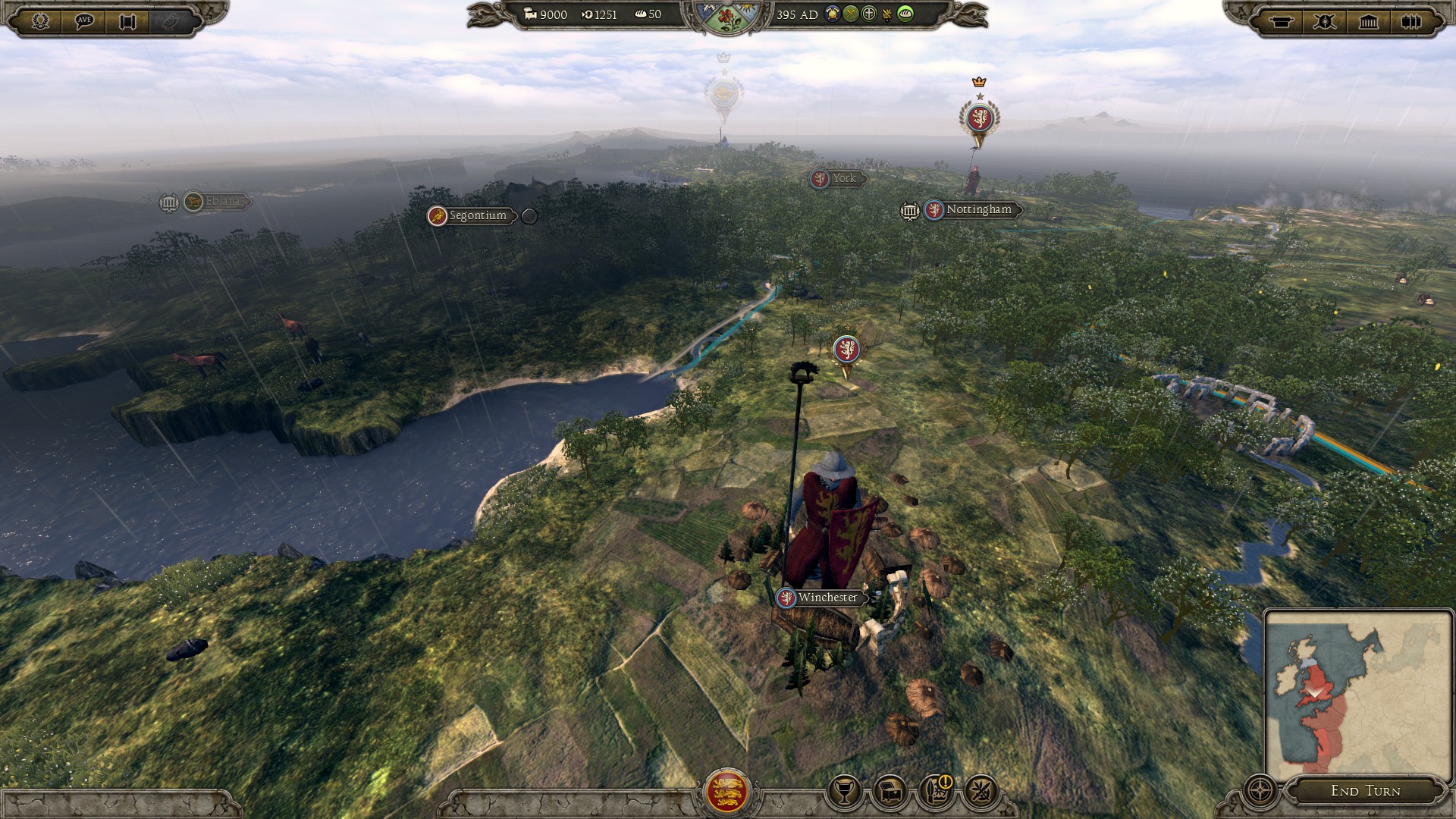Viewport: 1456px width, 819px height.
Task: Click the compass button beside End Turn
Action: pyautogui.click(x=1260, y=790)
